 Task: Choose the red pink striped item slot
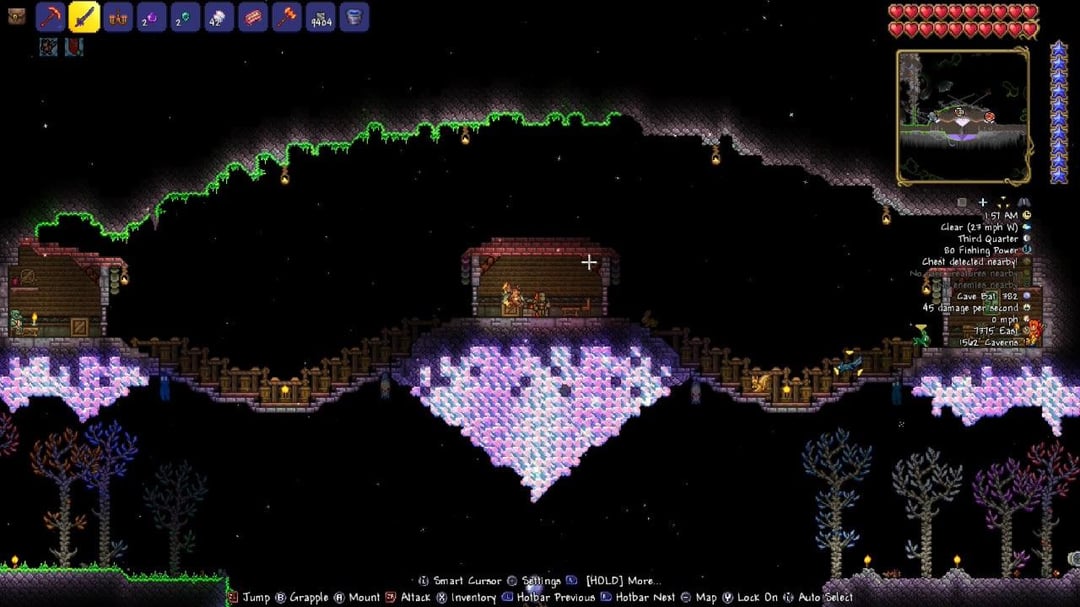coord(254,17)
